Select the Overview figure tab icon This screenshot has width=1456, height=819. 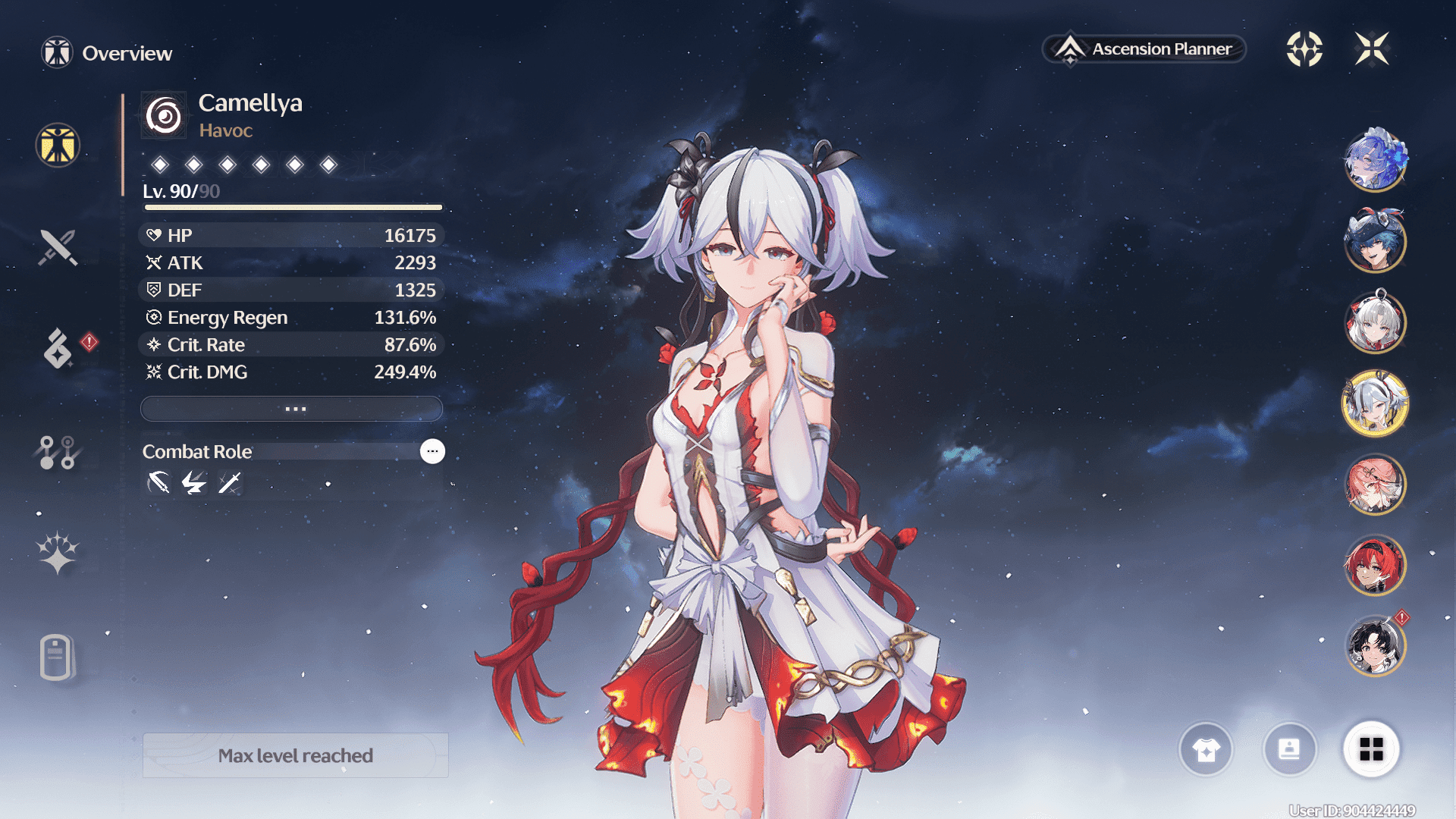coord(58,145)
